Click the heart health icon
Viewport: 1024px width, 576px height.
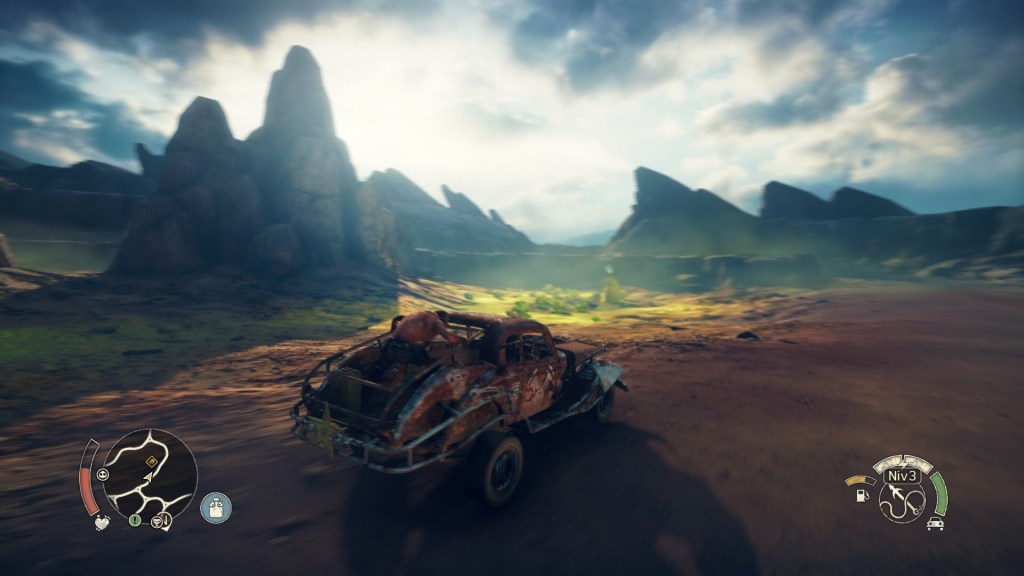pos(101,522)
